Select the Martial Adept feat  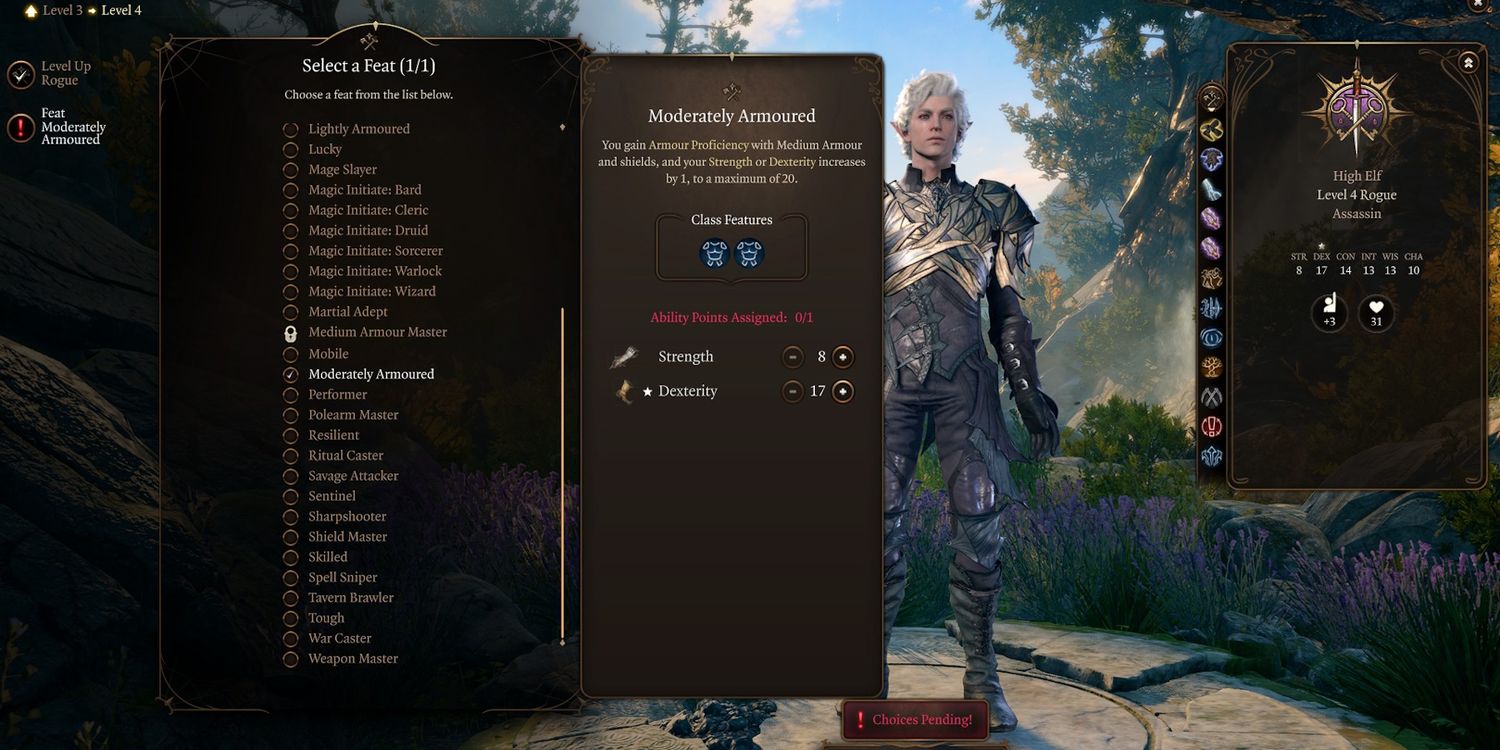(x=347, y=312)
